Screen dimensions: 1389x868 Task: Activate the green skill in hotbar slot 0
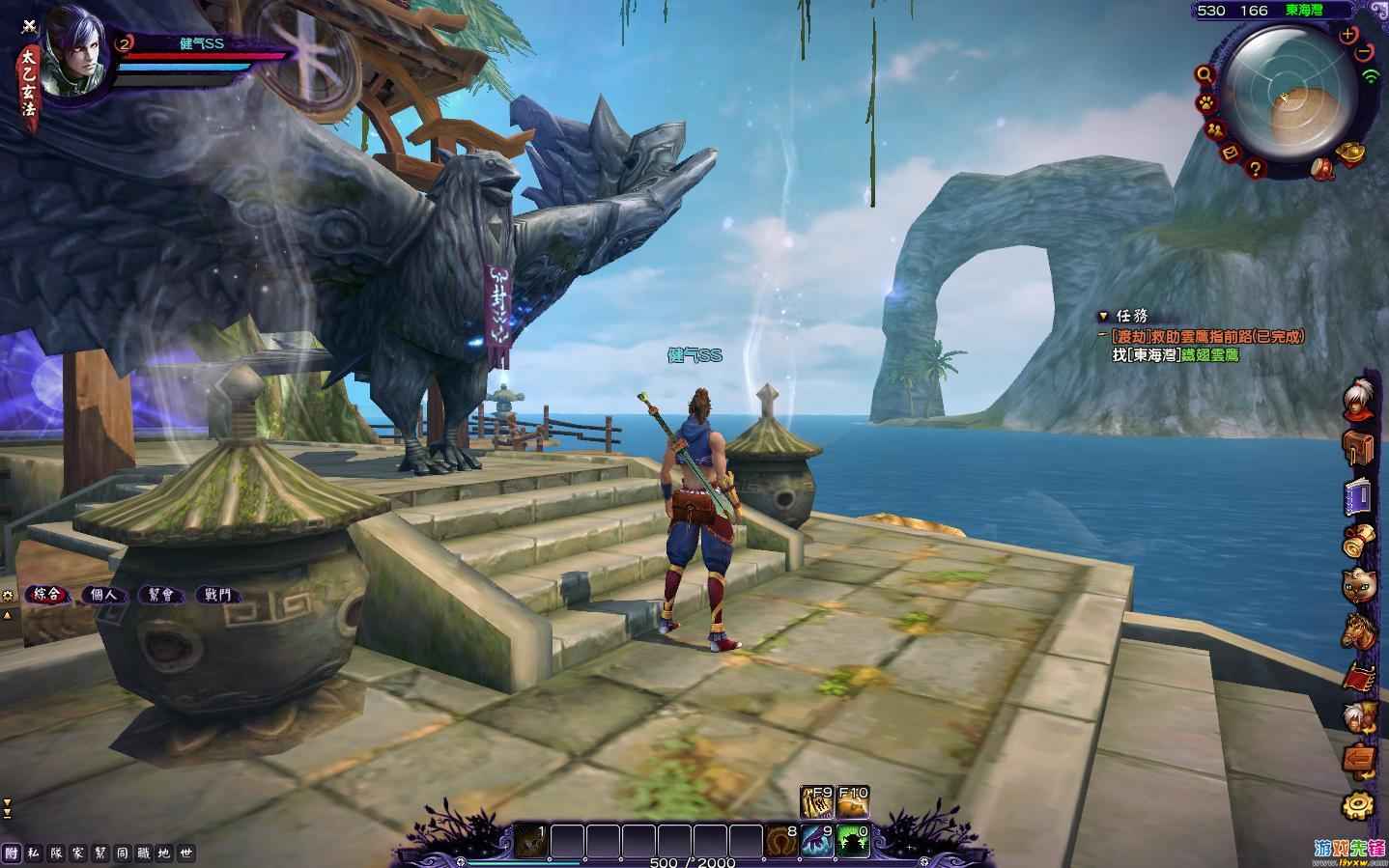851,840
